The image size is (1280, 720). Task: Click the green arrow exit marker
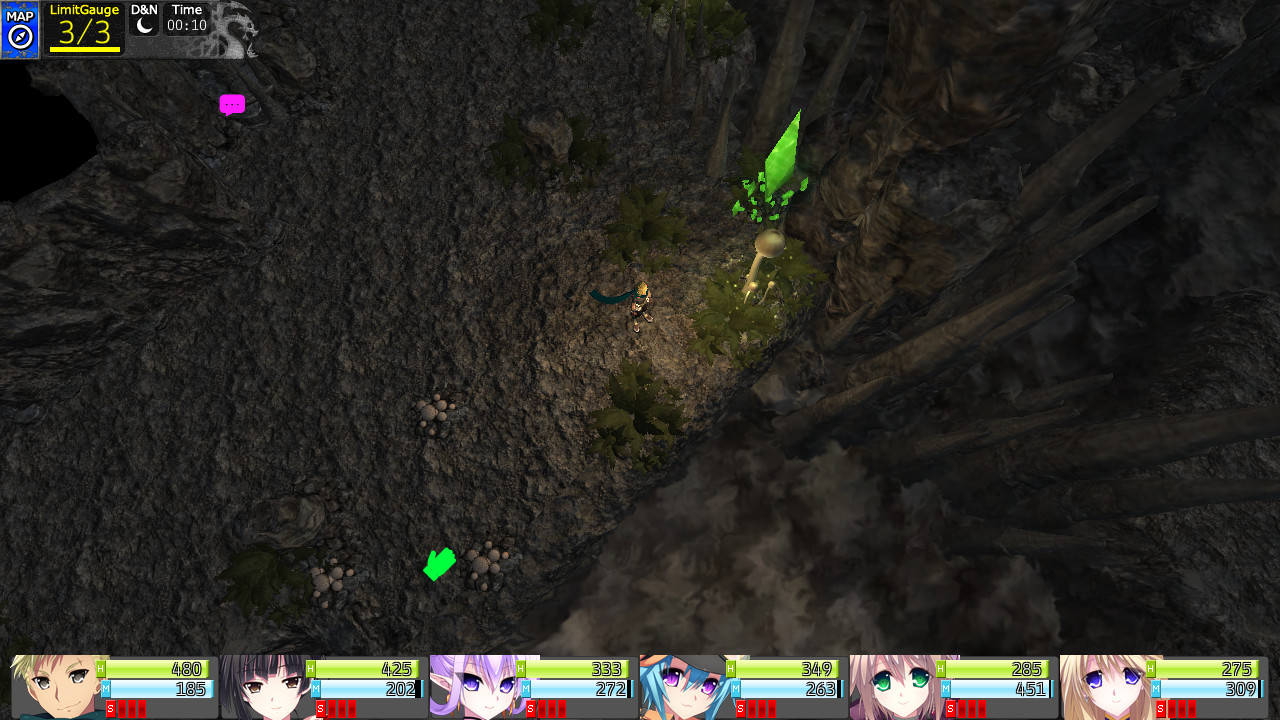[x=439, y=564]
